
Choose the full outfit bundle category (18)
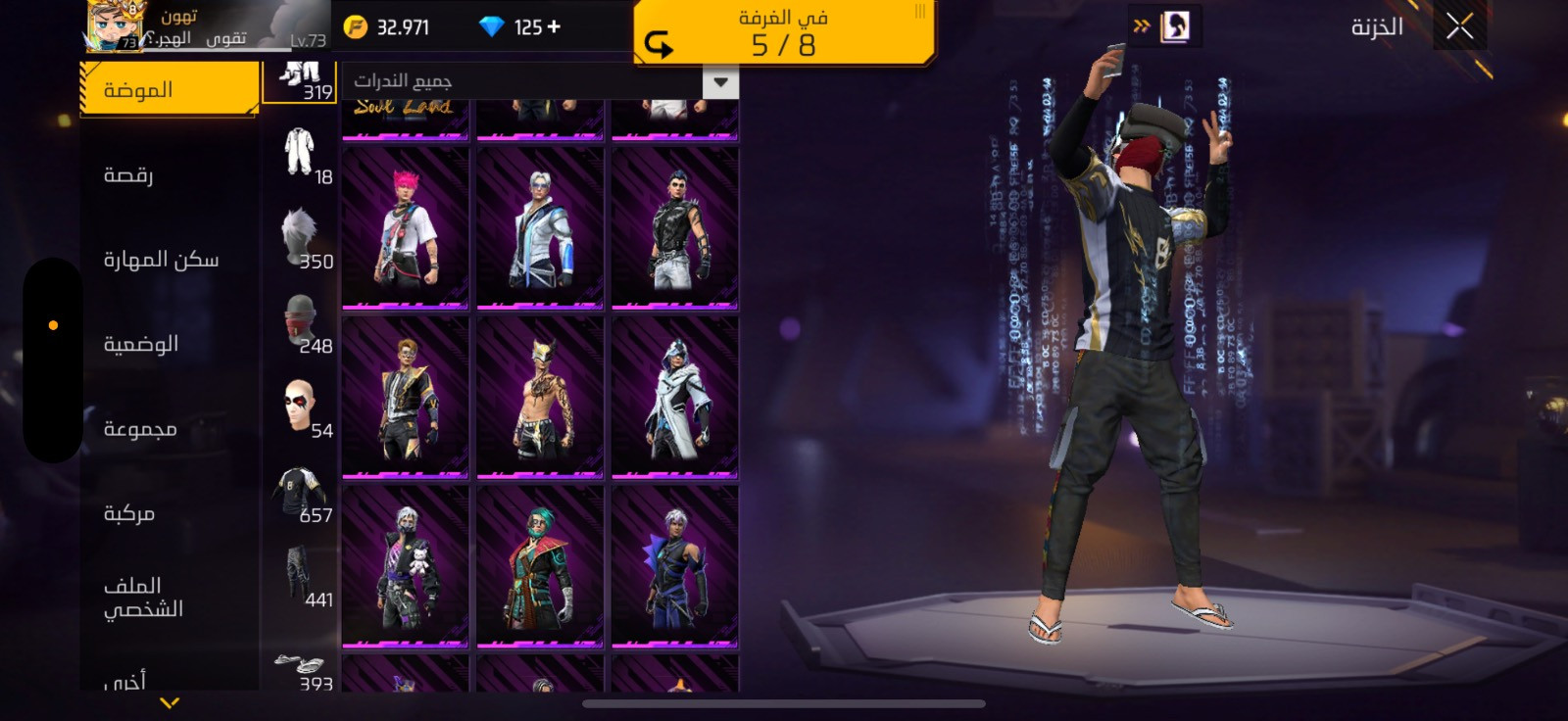[x=301, y=155]
